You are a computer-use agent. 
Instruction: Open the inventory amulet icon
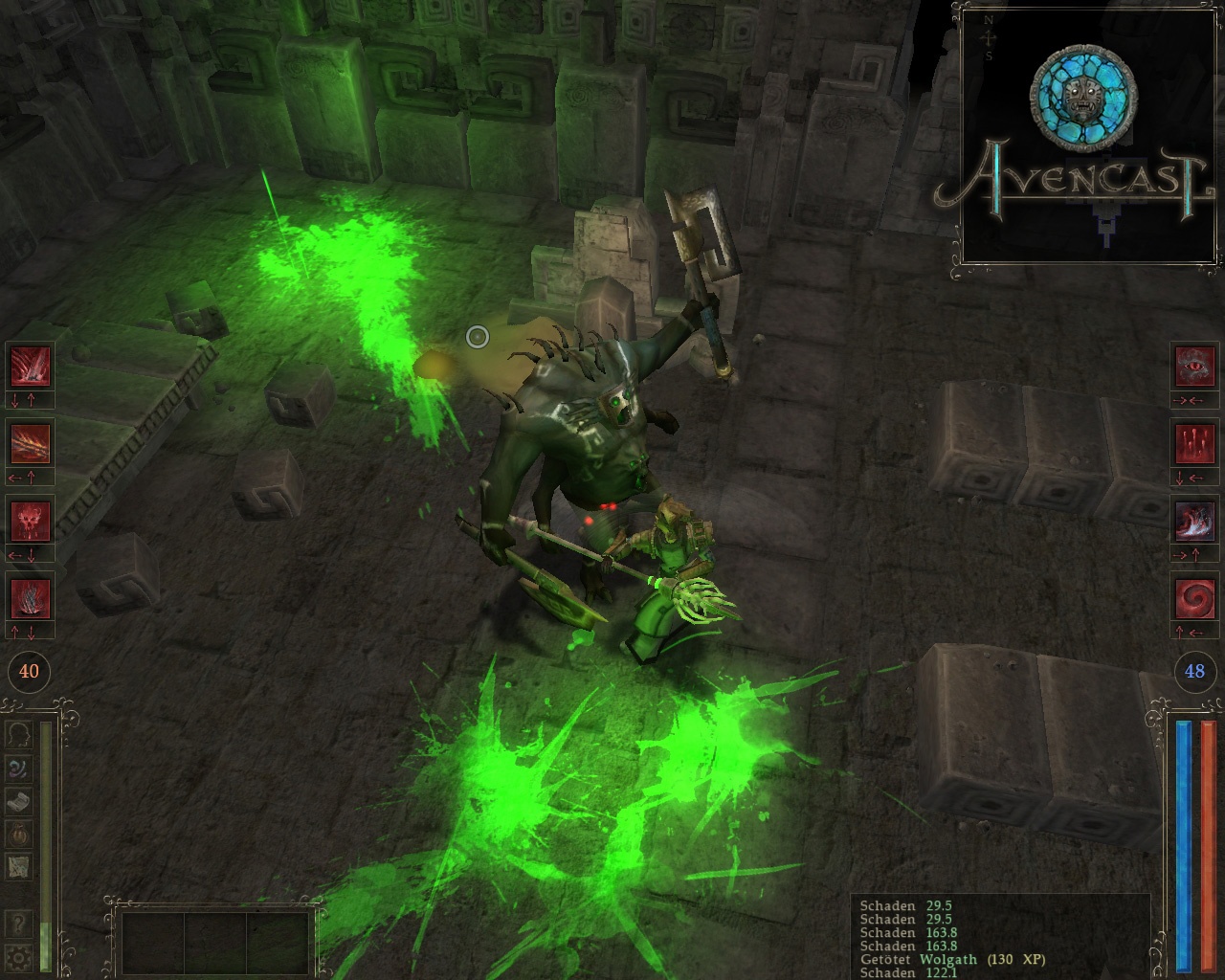(17, 835)
